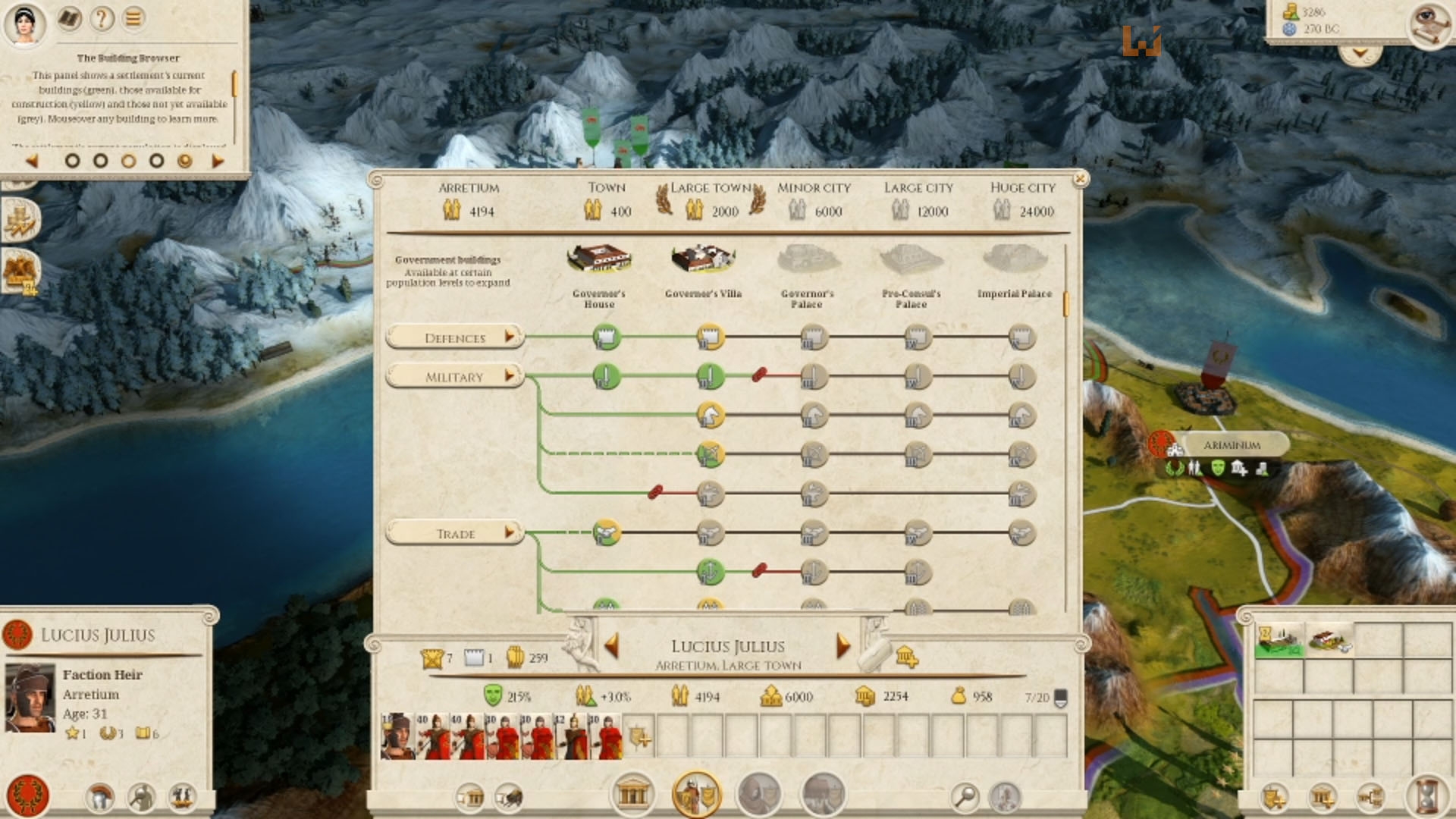
Task: Expand the Defences building category
Action: [x=454, y=337]
